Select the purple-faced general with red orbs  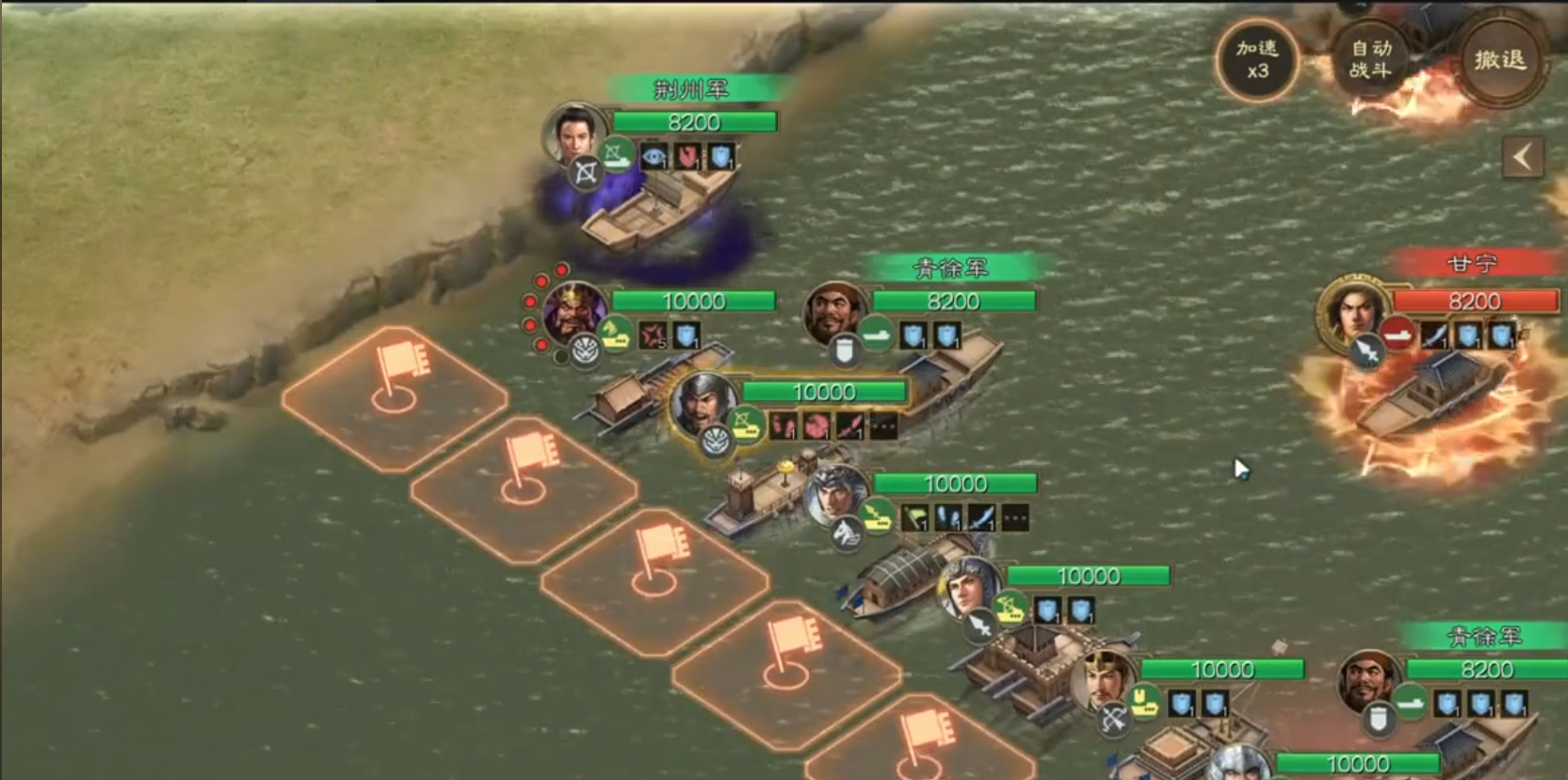coord(573,312)
